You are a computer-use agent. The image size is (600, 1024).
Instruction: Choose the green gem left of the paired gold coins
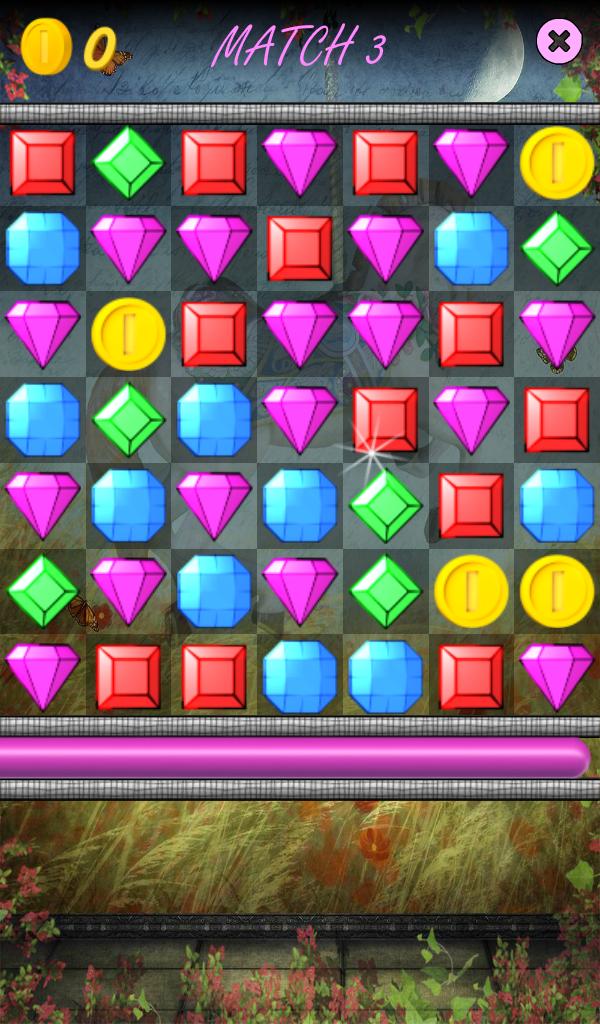point(386,591)
